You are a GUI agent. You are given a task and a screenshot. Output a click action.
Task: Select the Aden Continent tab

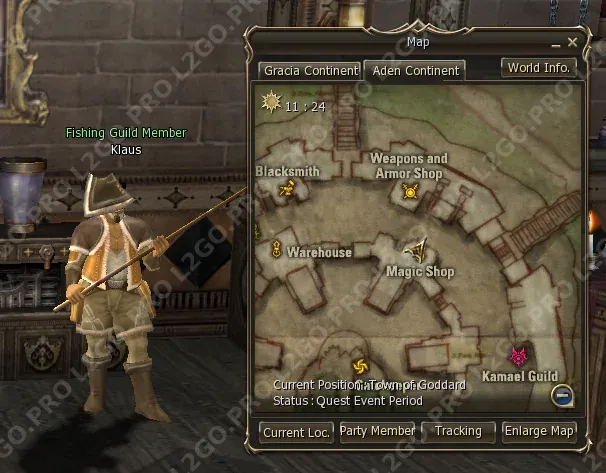coord(414,71)
